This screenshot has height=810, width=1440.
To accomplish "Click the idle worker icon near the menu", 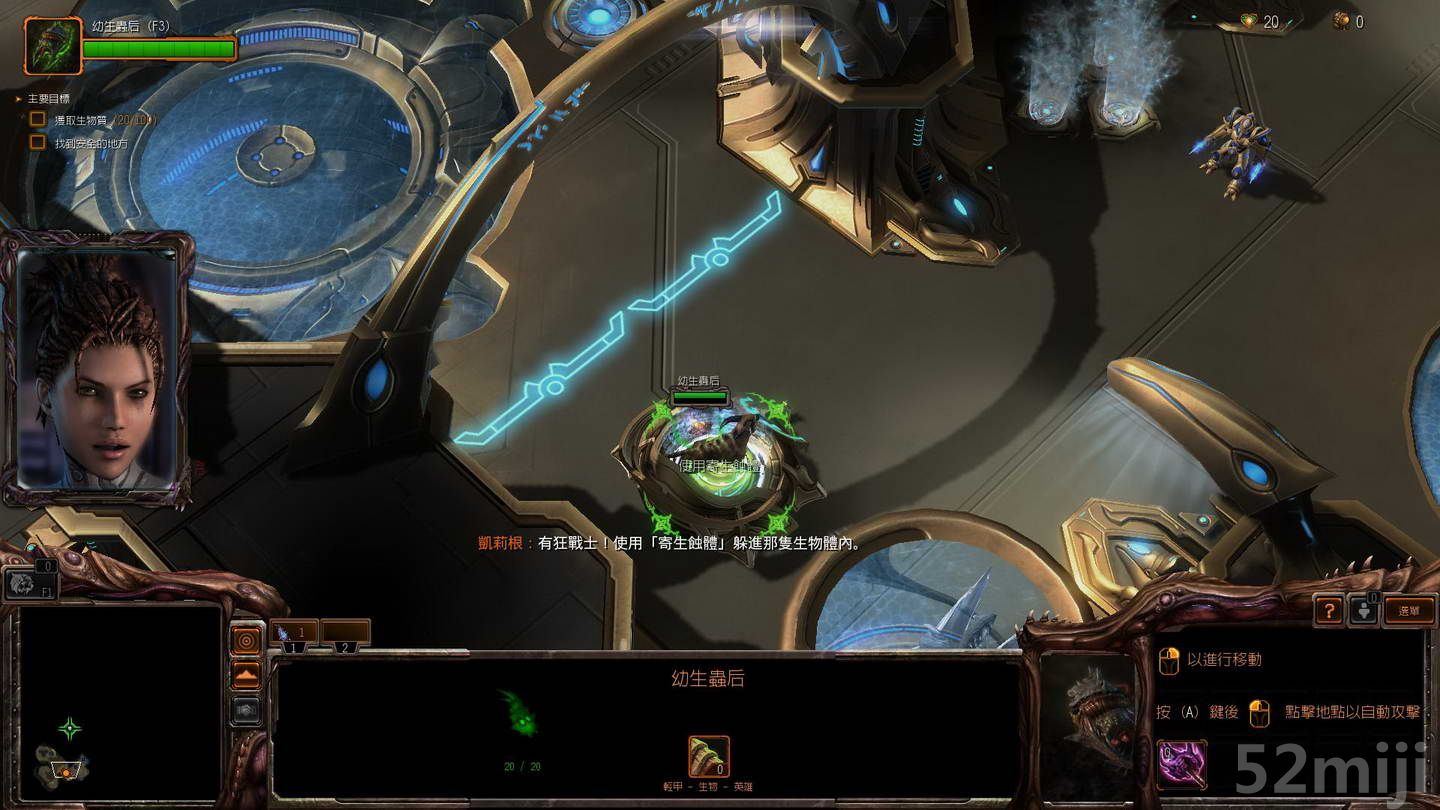I will pyautogui.click(x=1364, y=610).
